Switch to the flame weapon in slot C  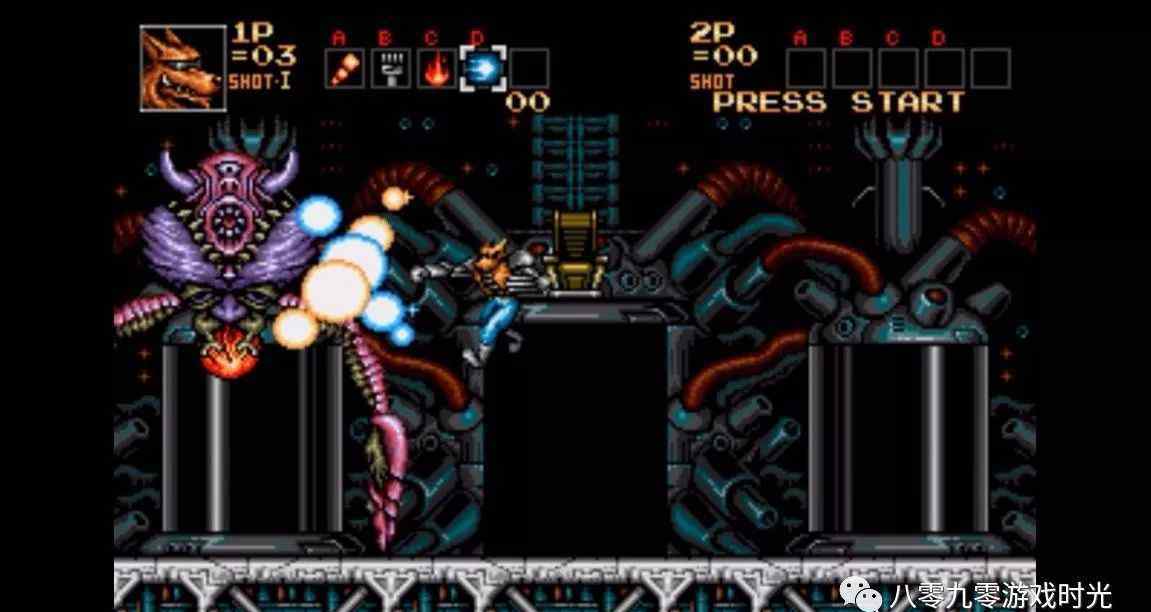tap(437, 68)
